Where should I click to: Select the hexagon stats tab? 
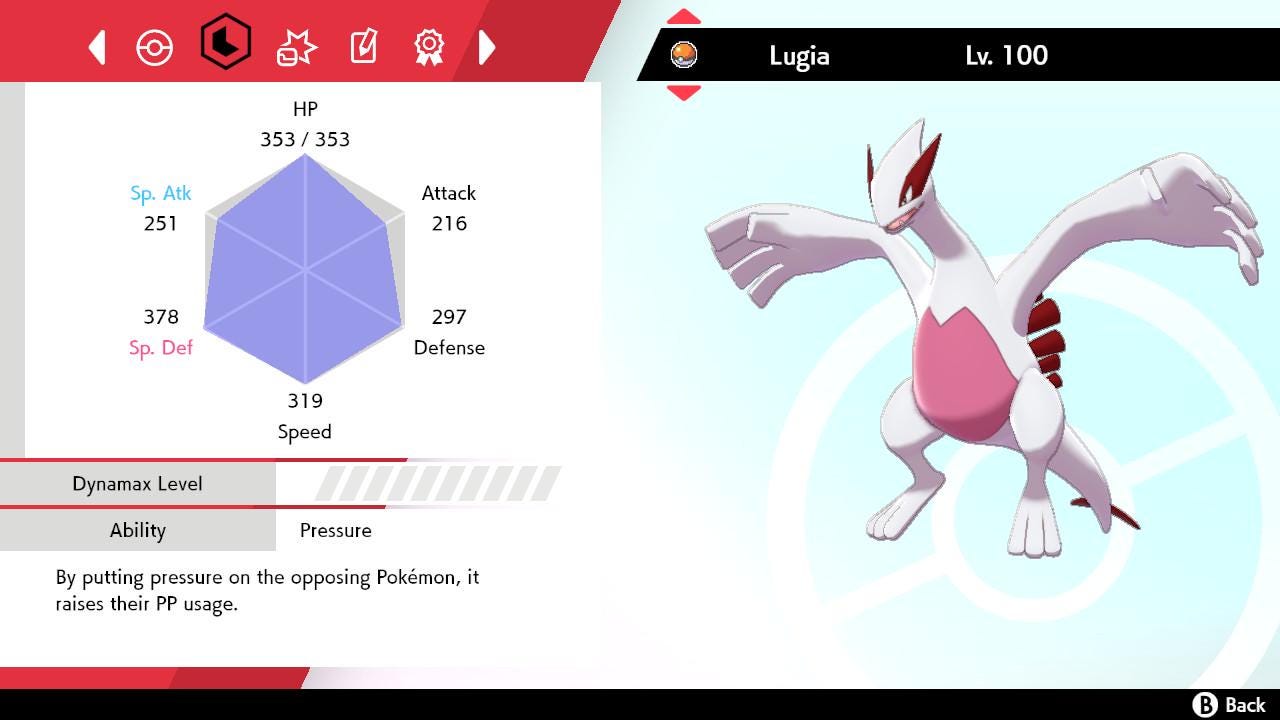225,43
